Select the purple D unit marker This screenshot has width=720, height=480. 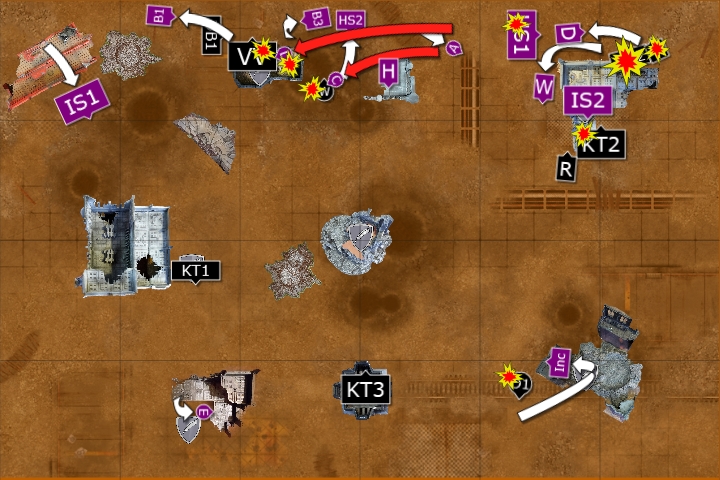pyautogui.click(x=568, y=34)
